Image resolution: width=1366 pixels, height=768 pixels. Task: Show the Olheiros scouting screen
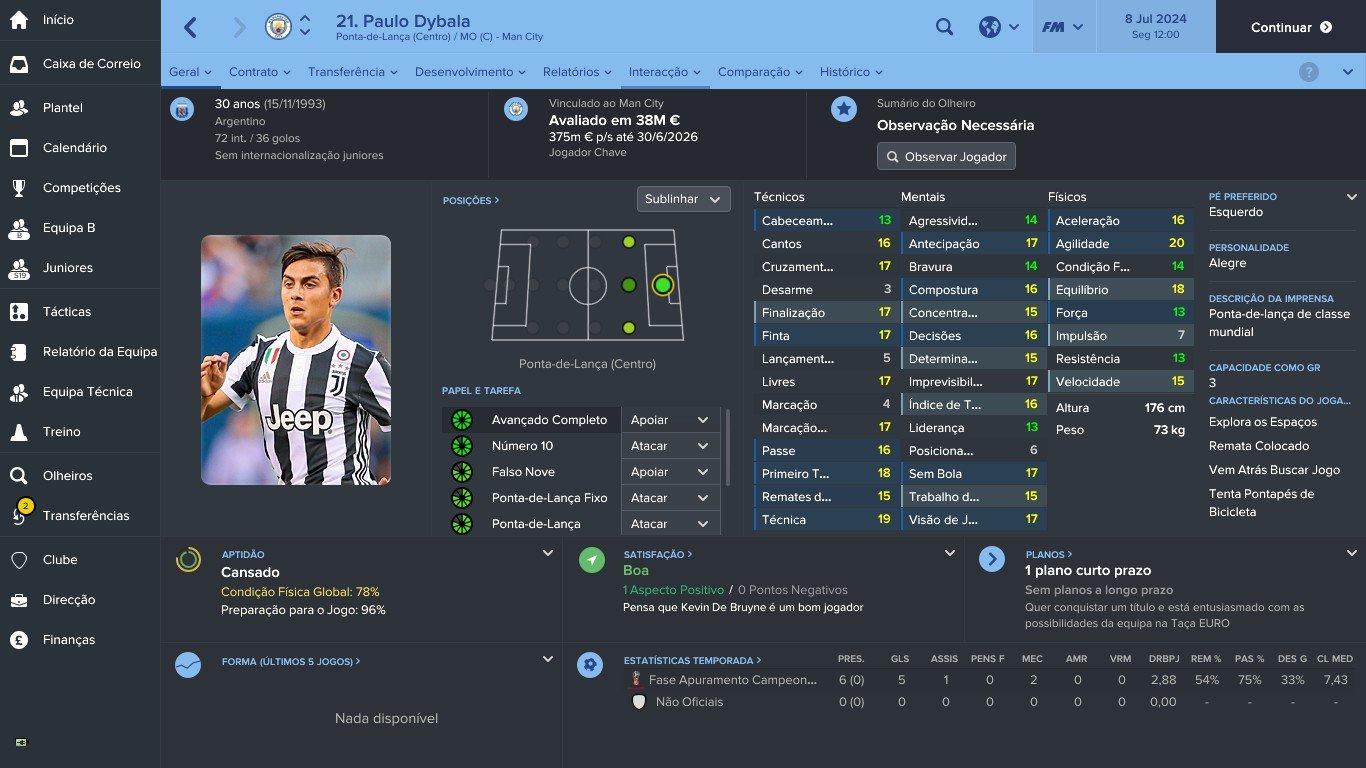coord(67,476)
